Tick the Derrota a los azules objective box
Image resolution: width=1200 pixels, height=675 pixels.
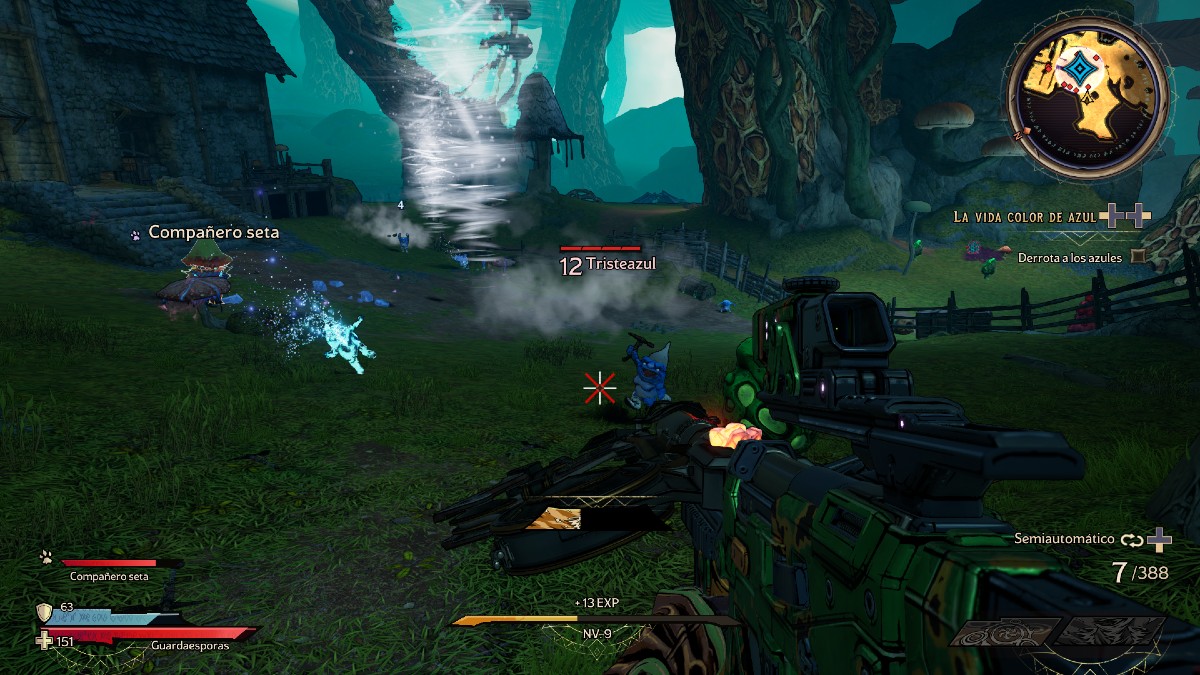pos(1138,257)
